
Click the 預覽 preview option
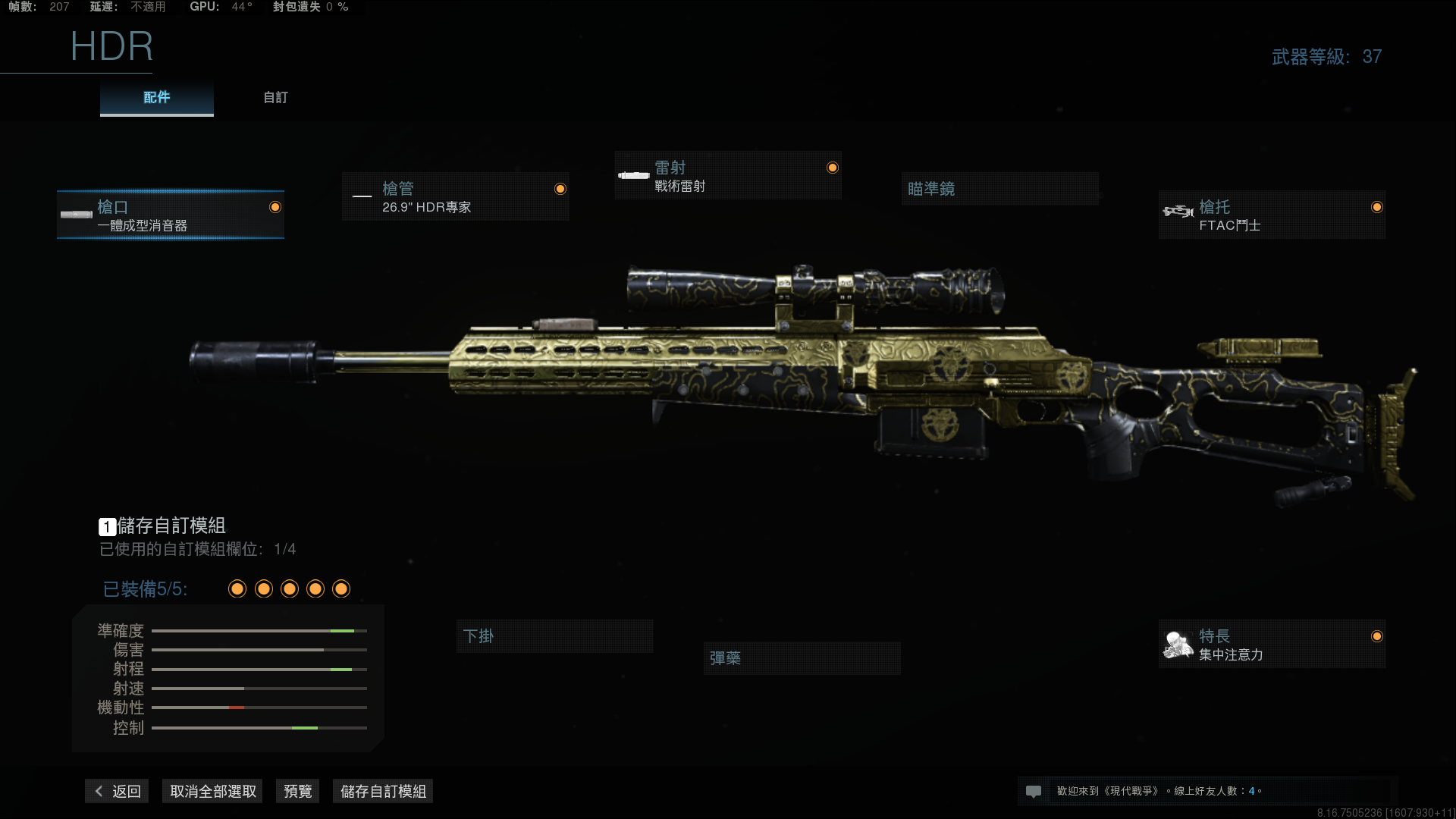point(297,790)
